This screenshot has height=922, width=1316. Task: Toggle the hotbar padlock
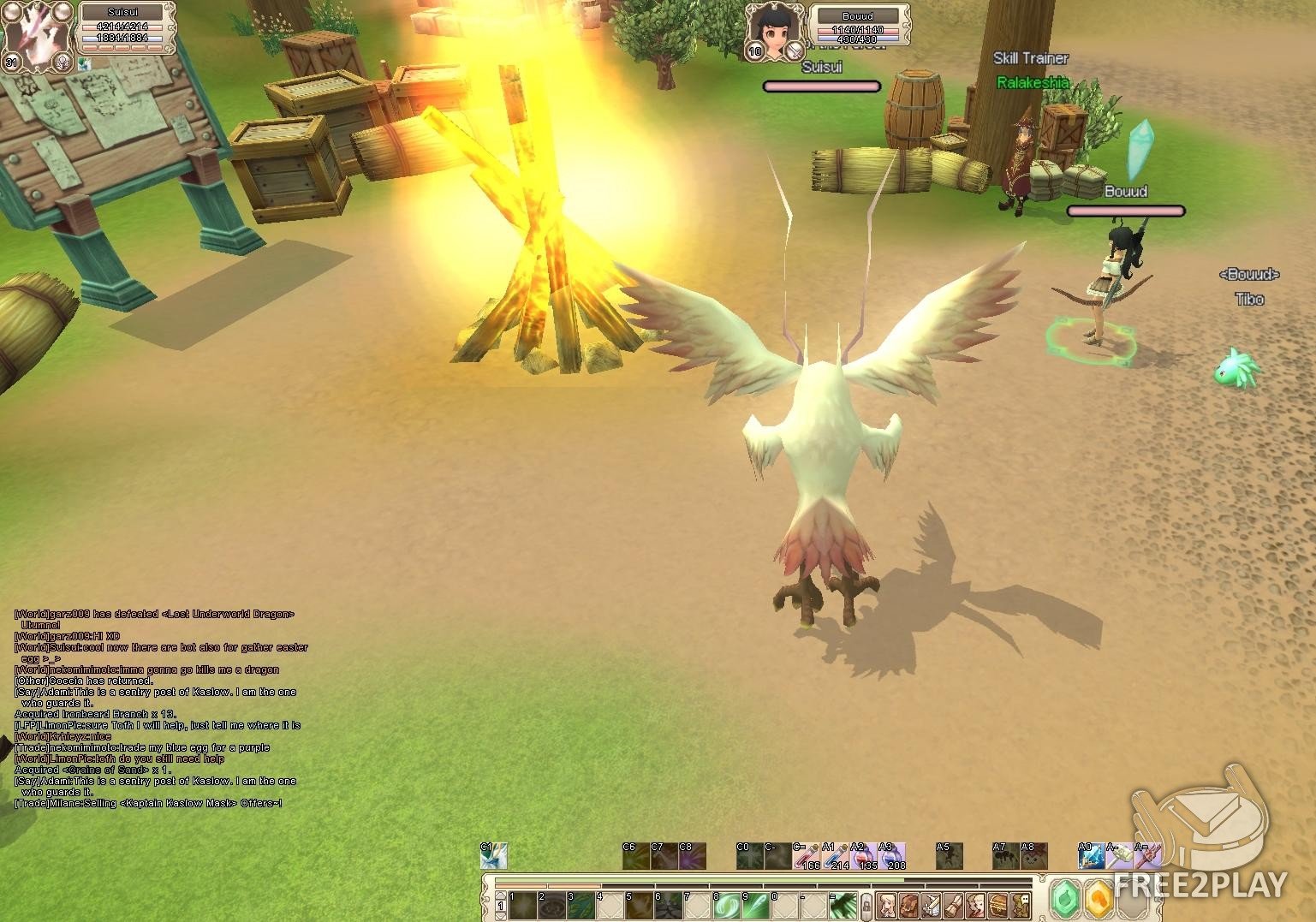866,905
